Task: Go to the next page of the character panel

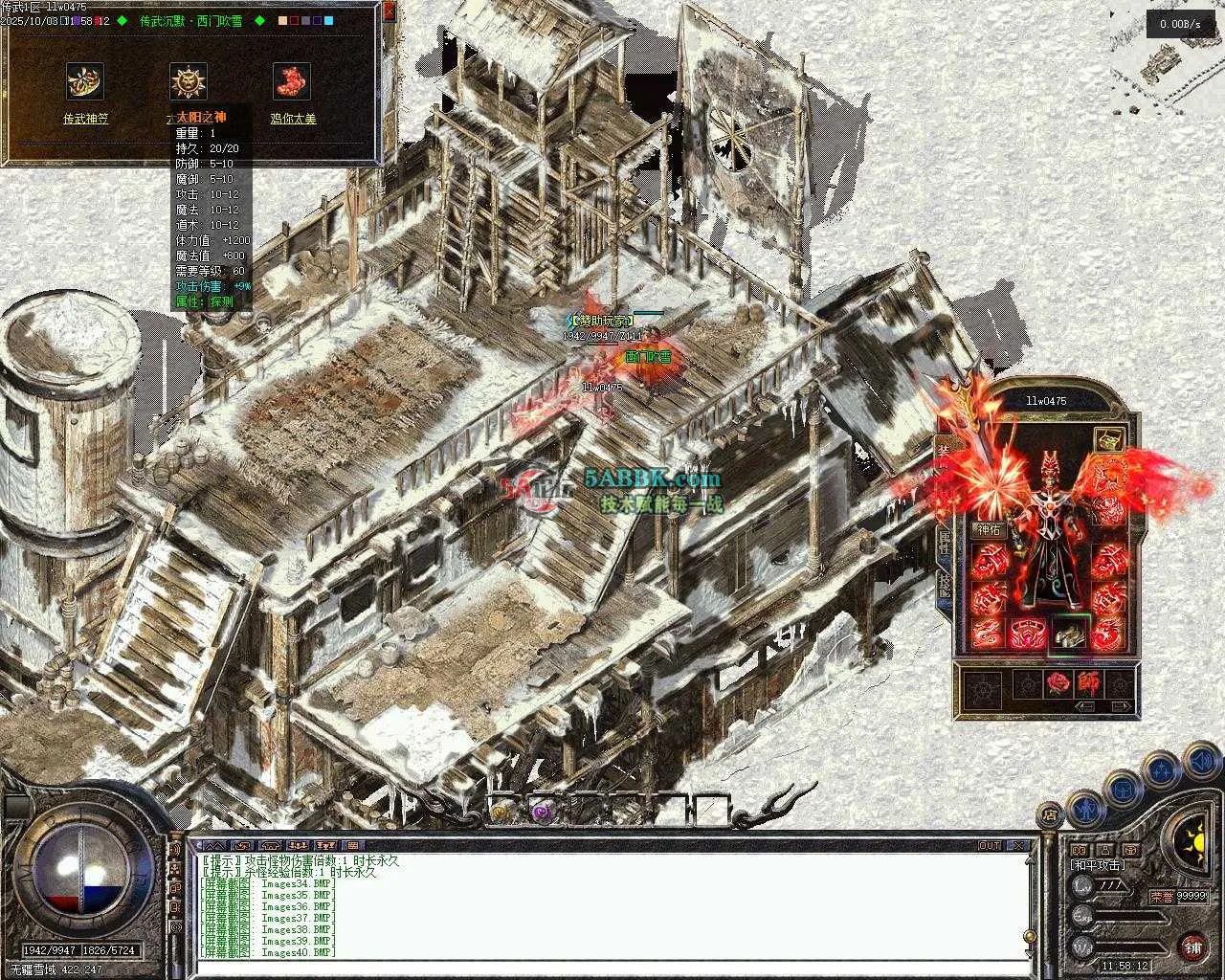Action: (1122, 707)
